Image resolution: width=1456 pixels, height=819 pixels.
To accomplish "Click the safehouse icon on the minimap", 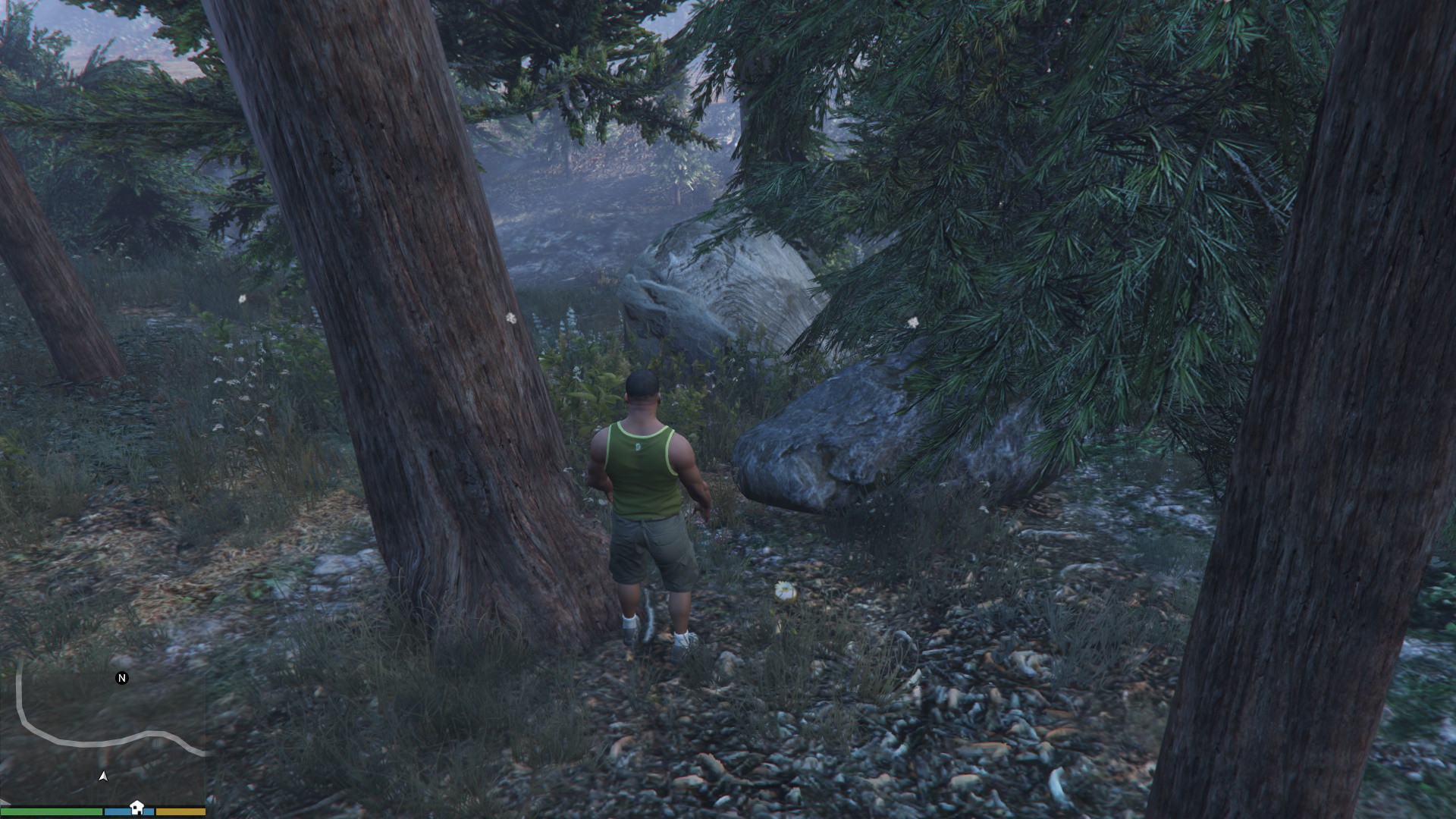I will click(136, 807).
